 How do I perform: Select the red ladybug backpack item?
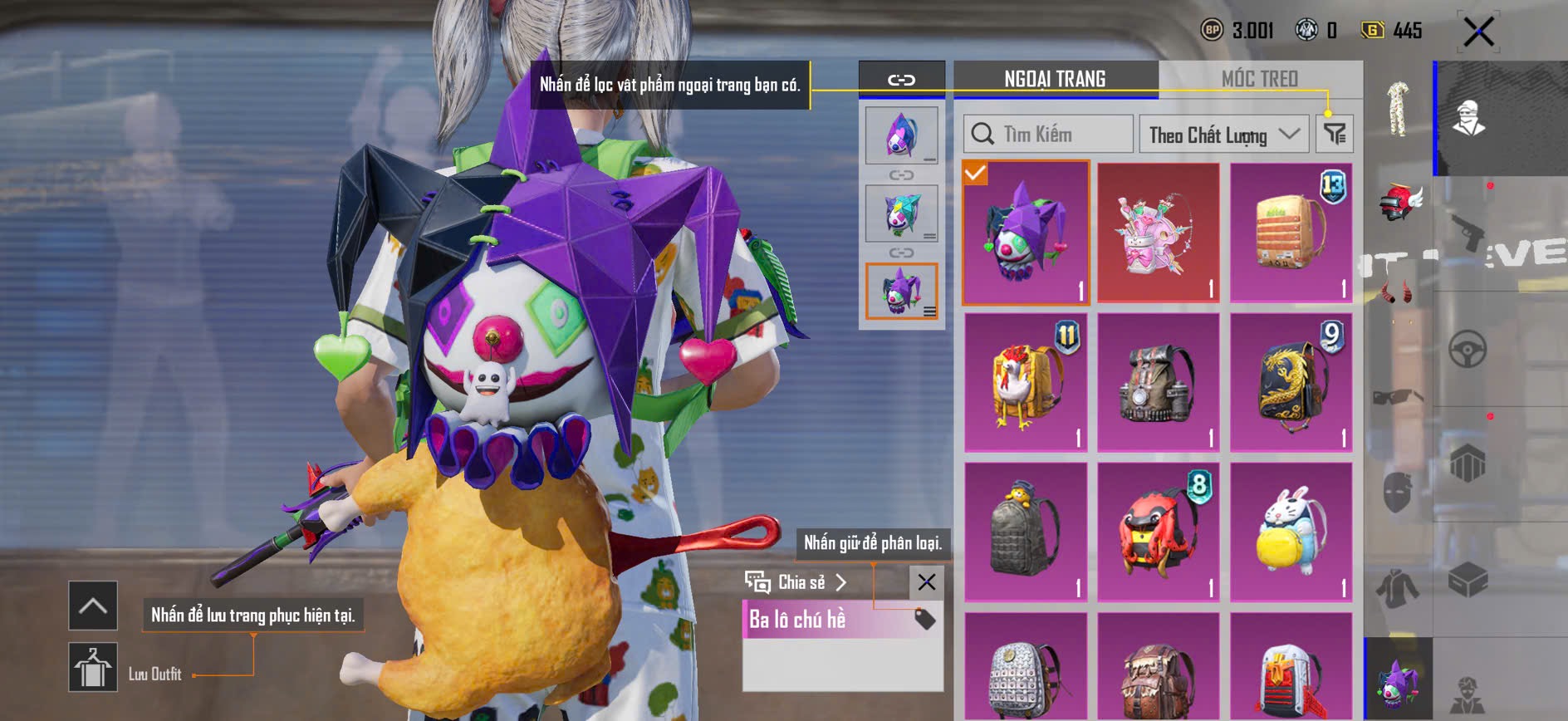click(x=1158, y=532)
